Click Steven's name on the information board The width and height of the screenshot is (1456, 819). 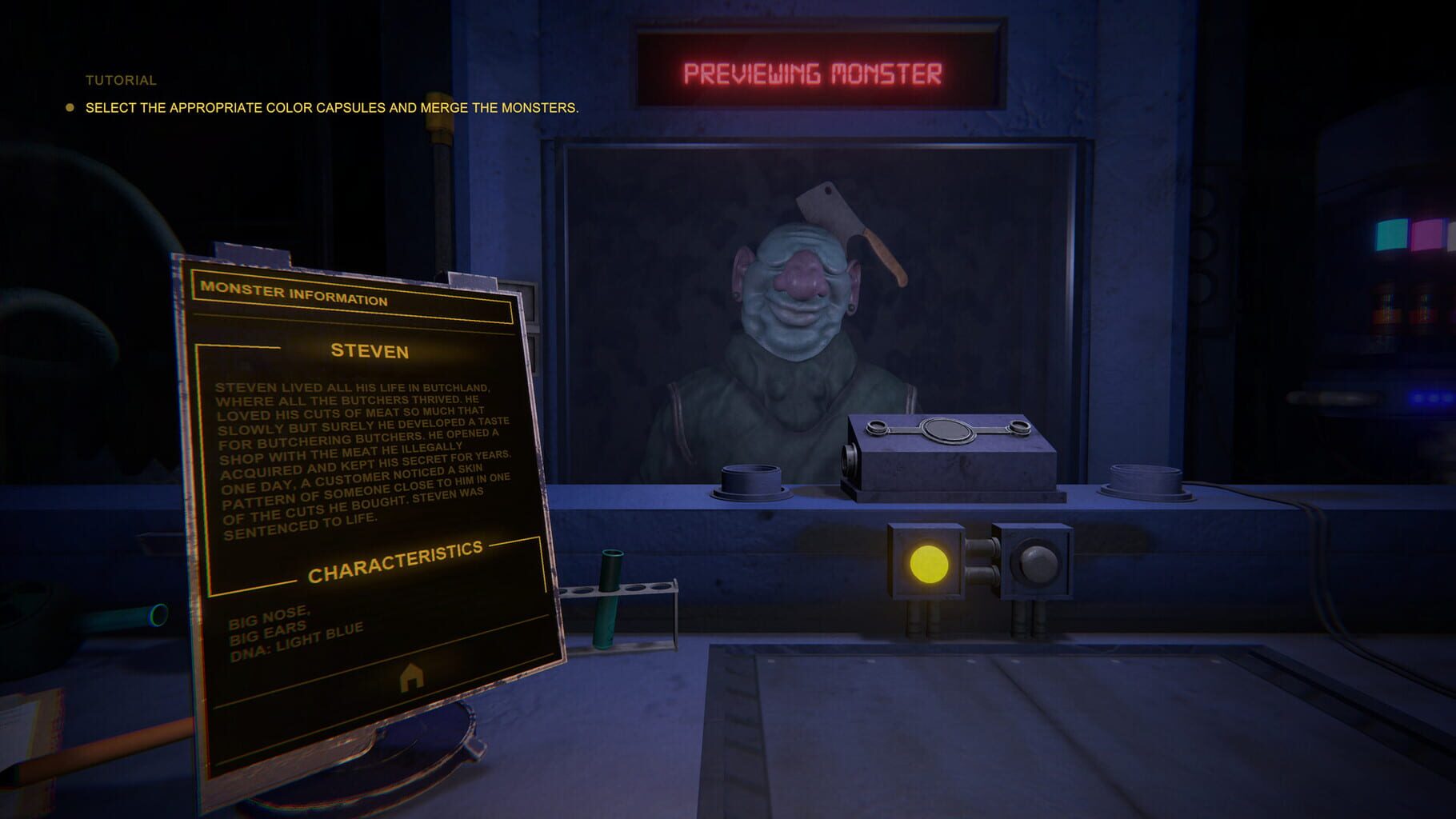pyautogui.click(x=370, y=350)
